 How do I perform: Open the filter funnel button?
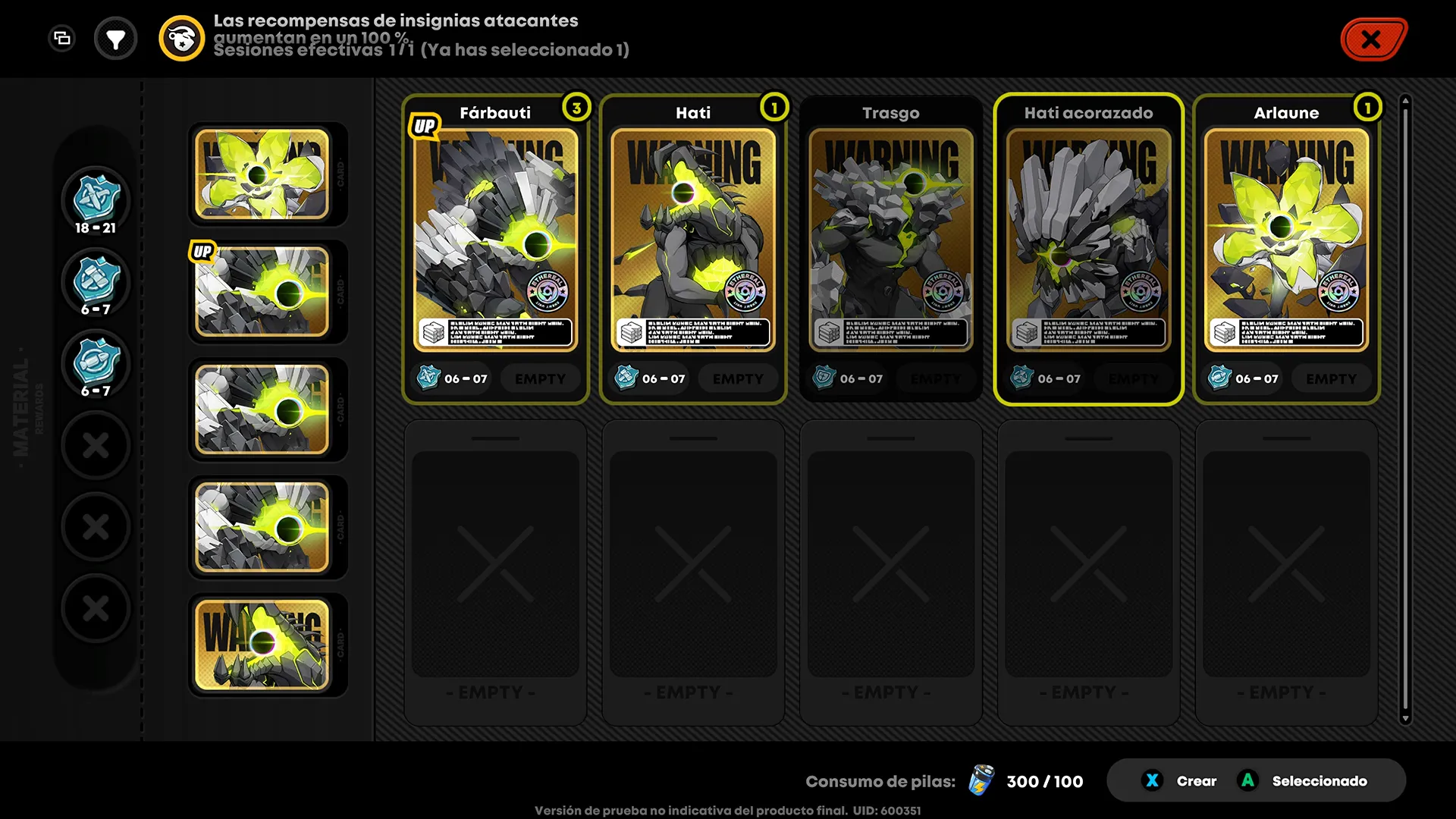(x=115, y=39)
